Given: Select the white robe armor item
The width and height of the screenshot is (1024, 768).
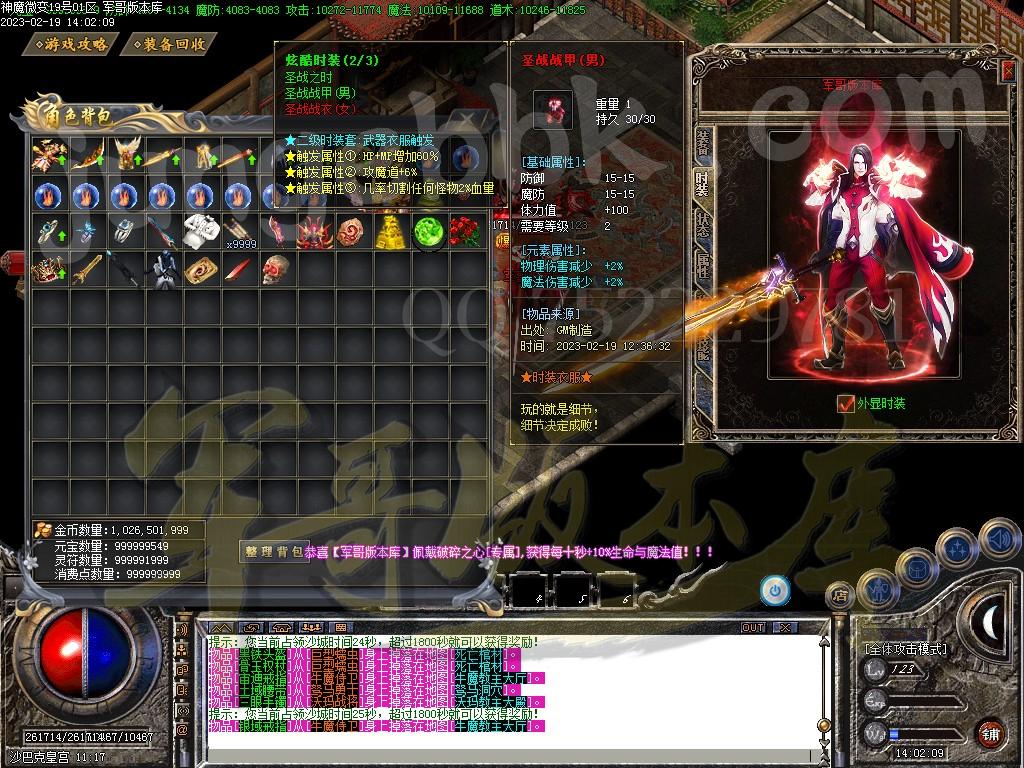Looking at the screenshot, I should 200,230.
